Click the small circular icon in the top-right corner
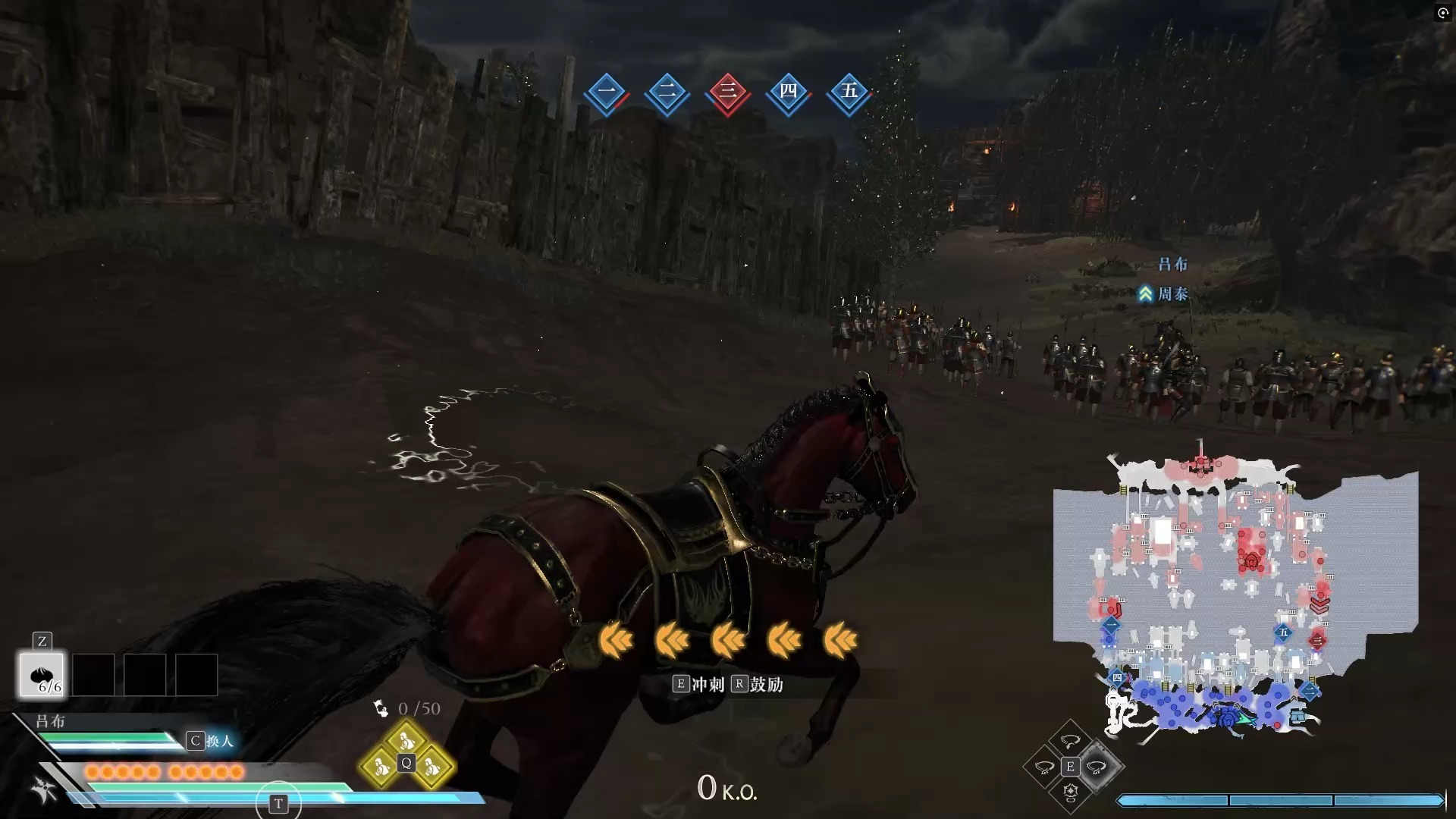This screenshot has width=1456, height=819. click(x=1442, y=13)
